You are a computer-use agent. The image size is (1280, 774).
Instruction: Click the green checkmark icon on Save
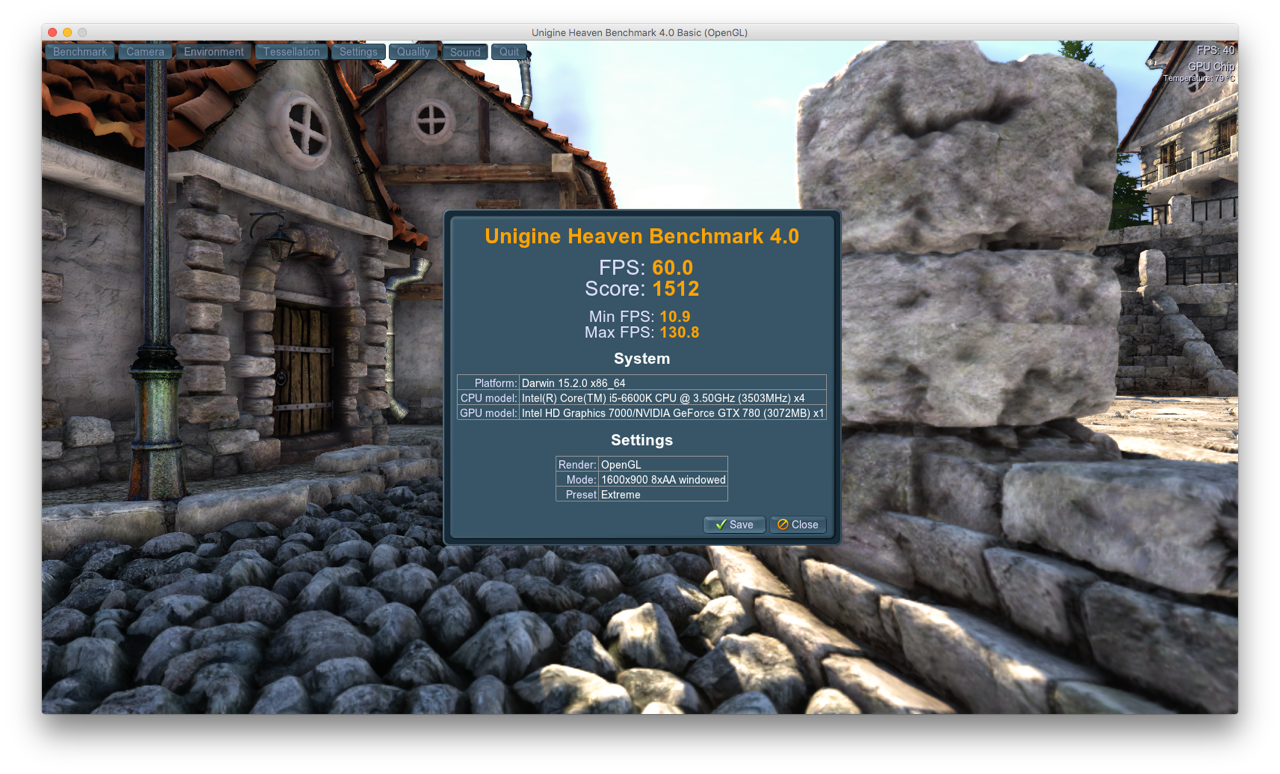pos(723,524)
